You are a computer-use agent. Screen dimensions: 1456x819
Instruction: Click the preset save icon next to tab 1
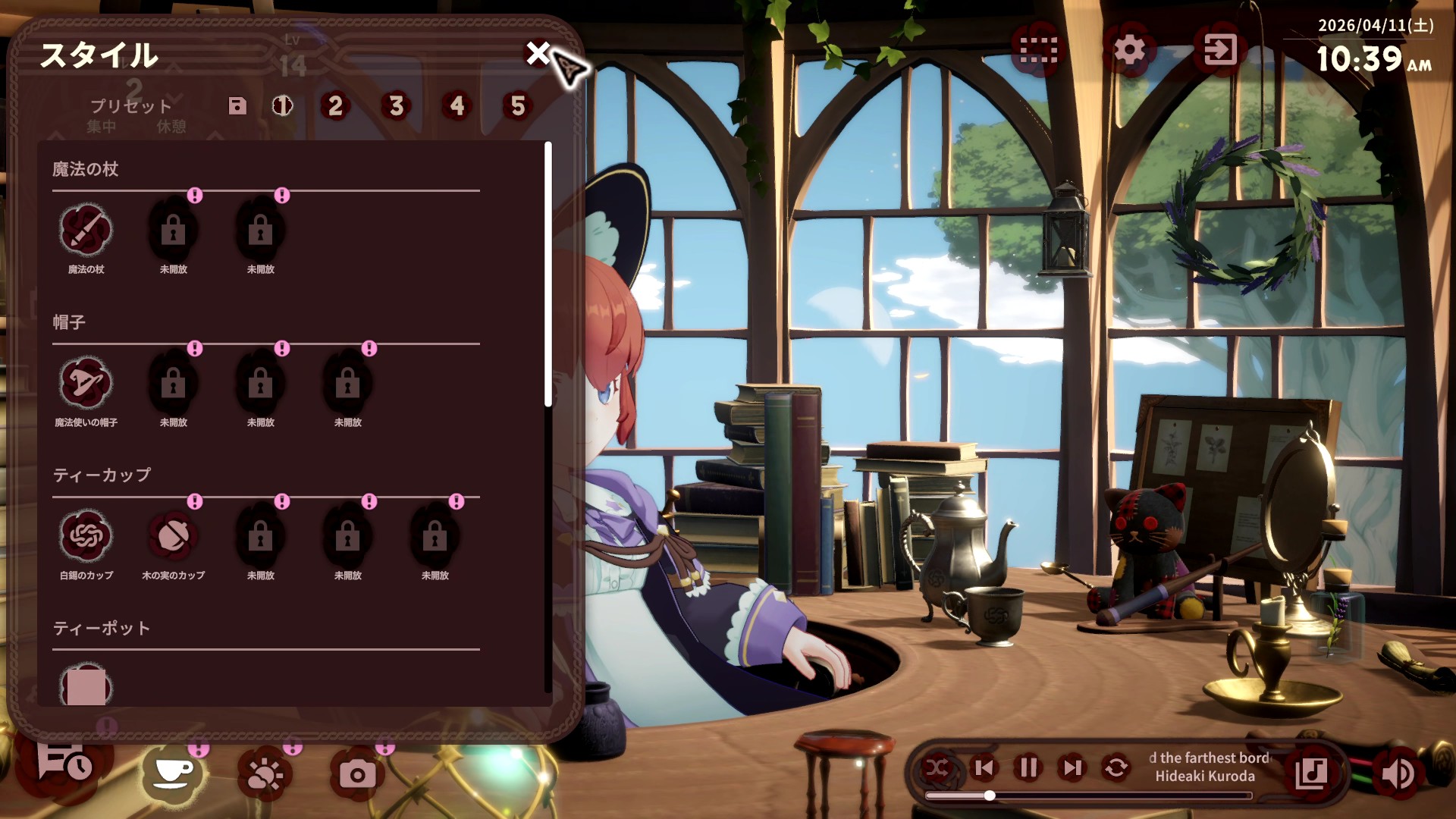237,106
